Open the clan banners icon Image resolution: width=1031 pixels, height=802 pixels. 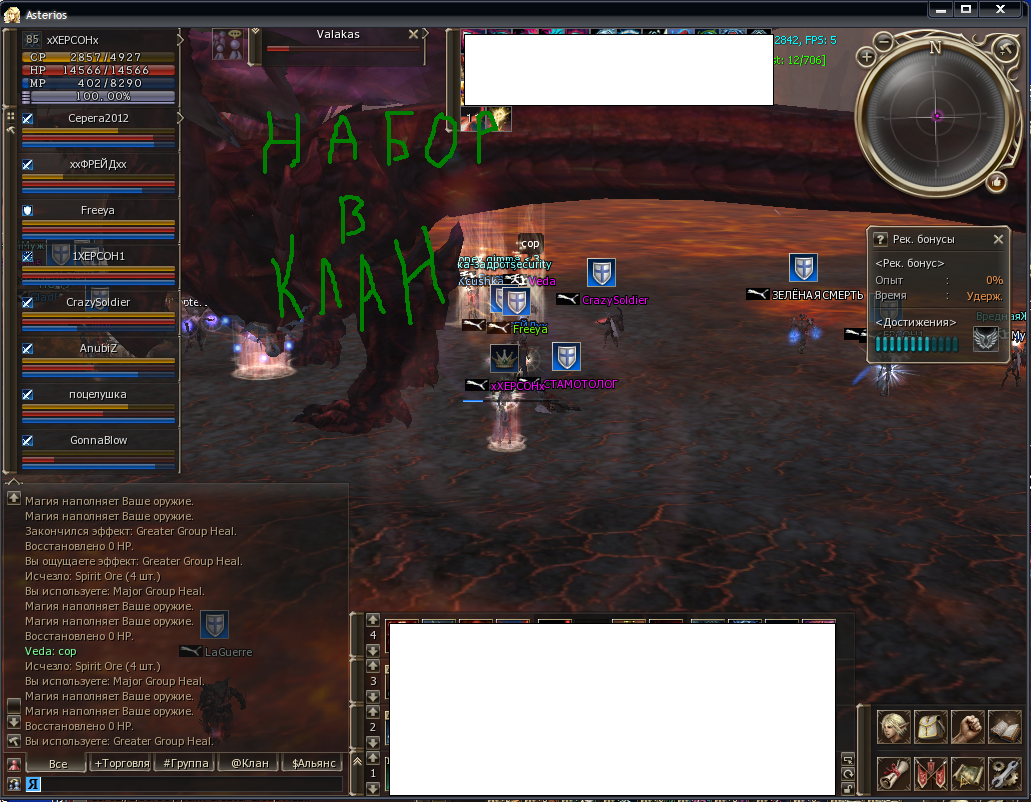(931, 773)
